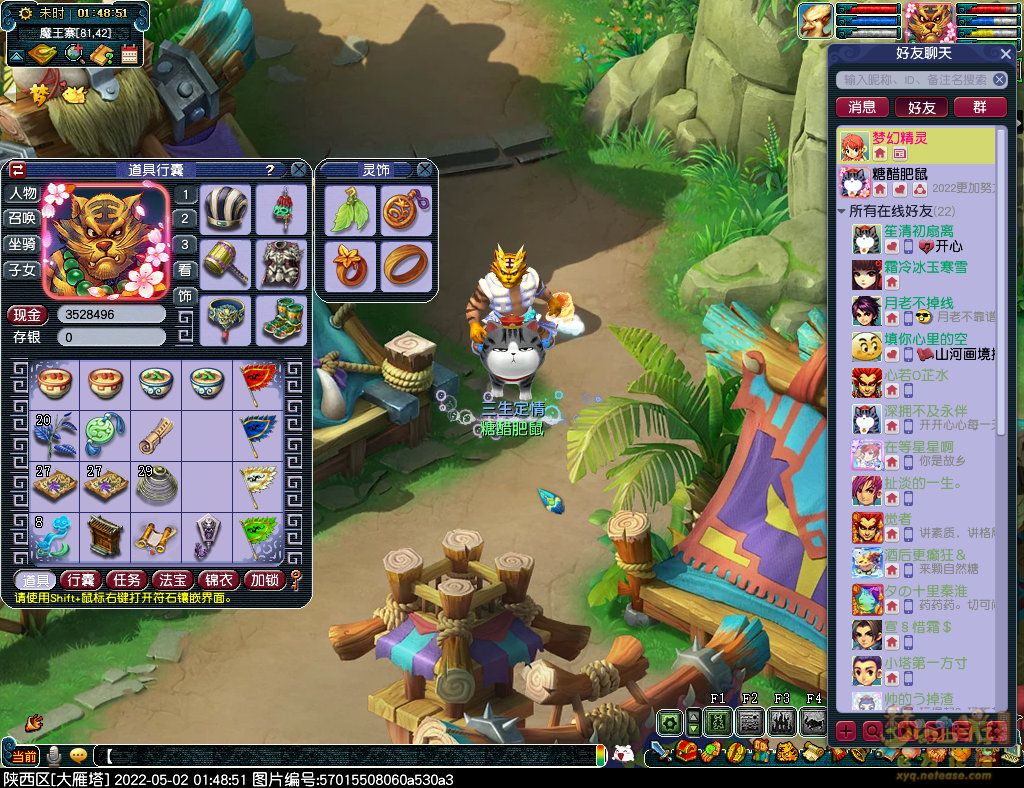
Task: Choose the 坐骑 mount button
Action: click(22, 244)
